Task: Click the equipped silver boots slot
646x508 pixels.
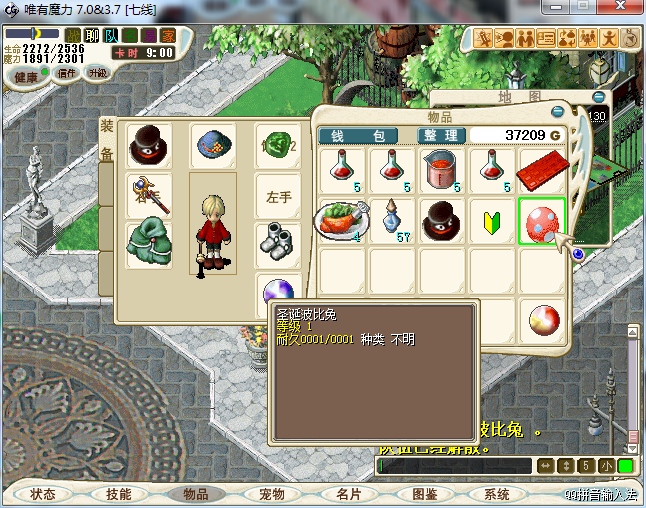Action: [x=277, y=241]
